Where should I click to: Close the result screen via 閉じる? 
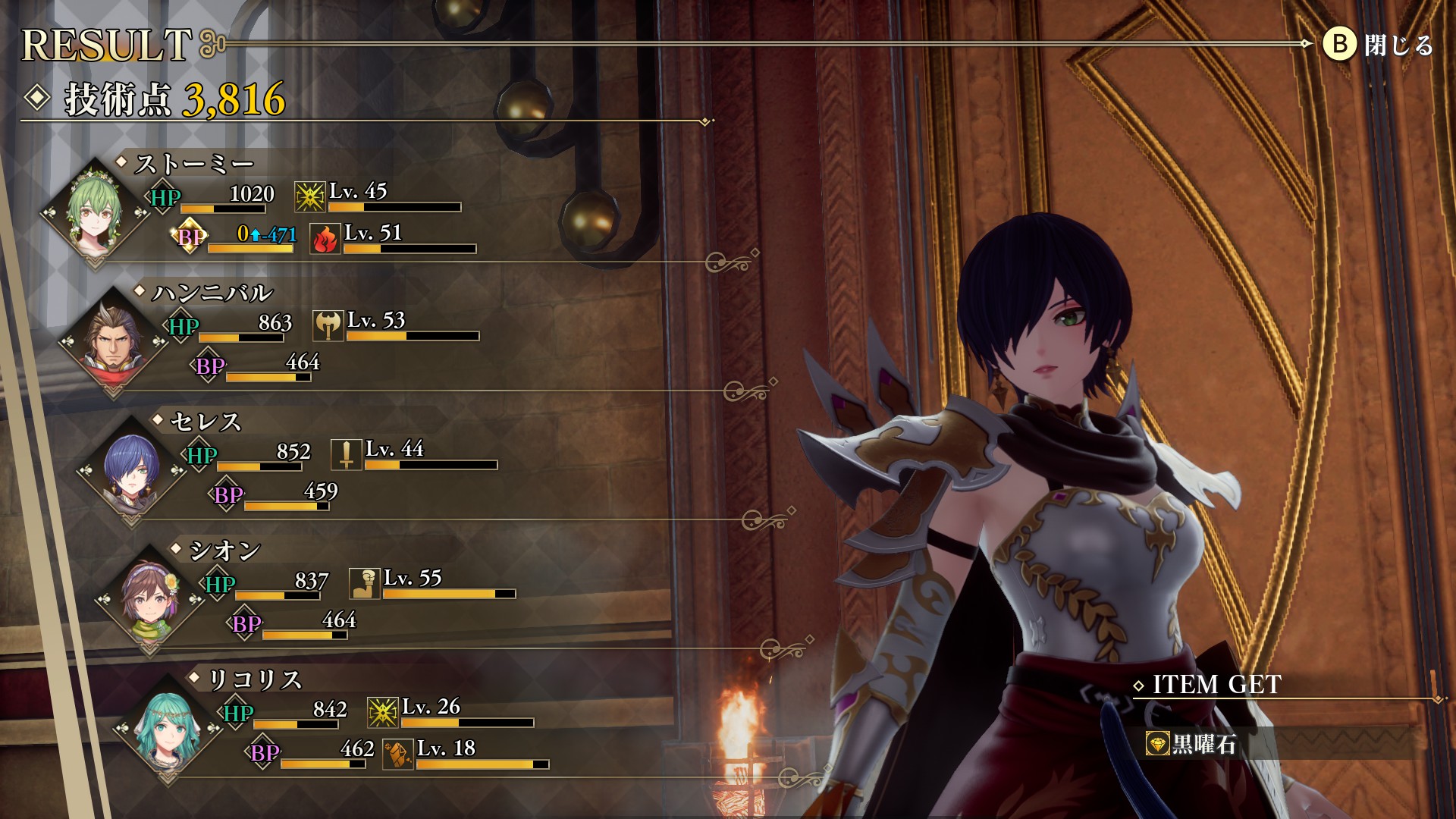[1378, 45]
